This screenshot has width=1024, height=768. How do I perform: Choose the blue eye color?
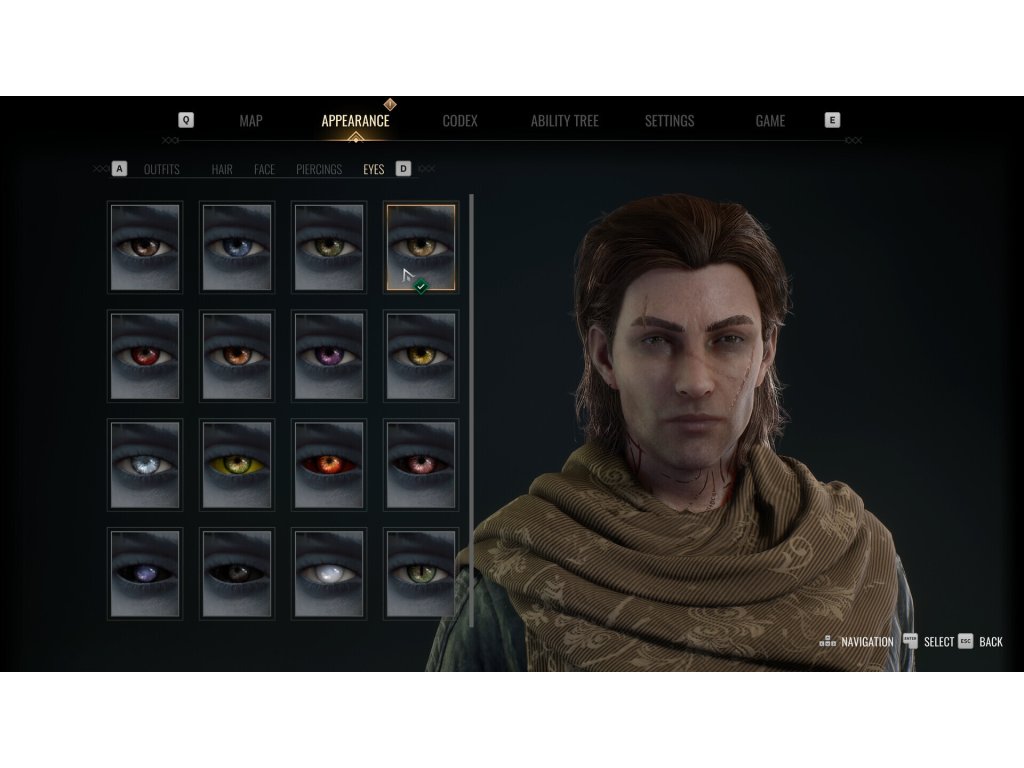[237, 247]
